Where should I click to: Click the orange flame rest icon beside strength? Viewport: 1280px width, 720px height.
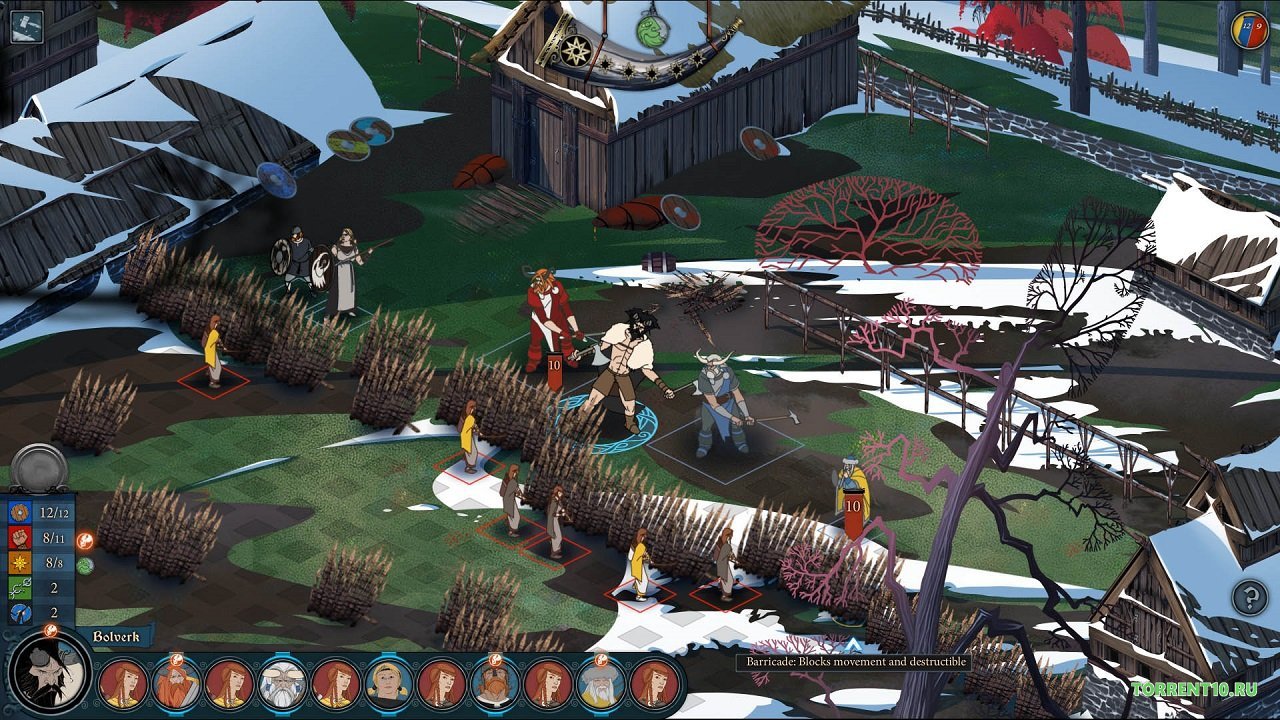pos(86,540)
